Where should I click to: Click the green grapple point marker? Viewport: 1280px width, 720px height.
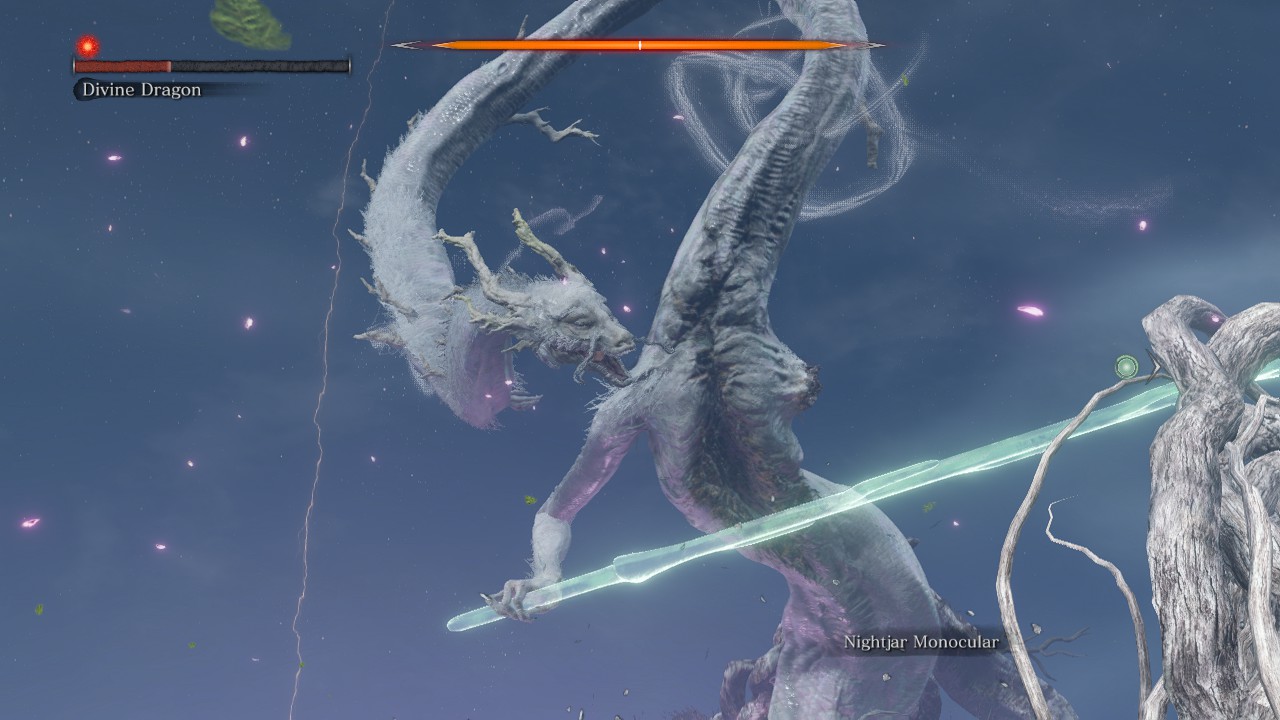[1127, 366]
